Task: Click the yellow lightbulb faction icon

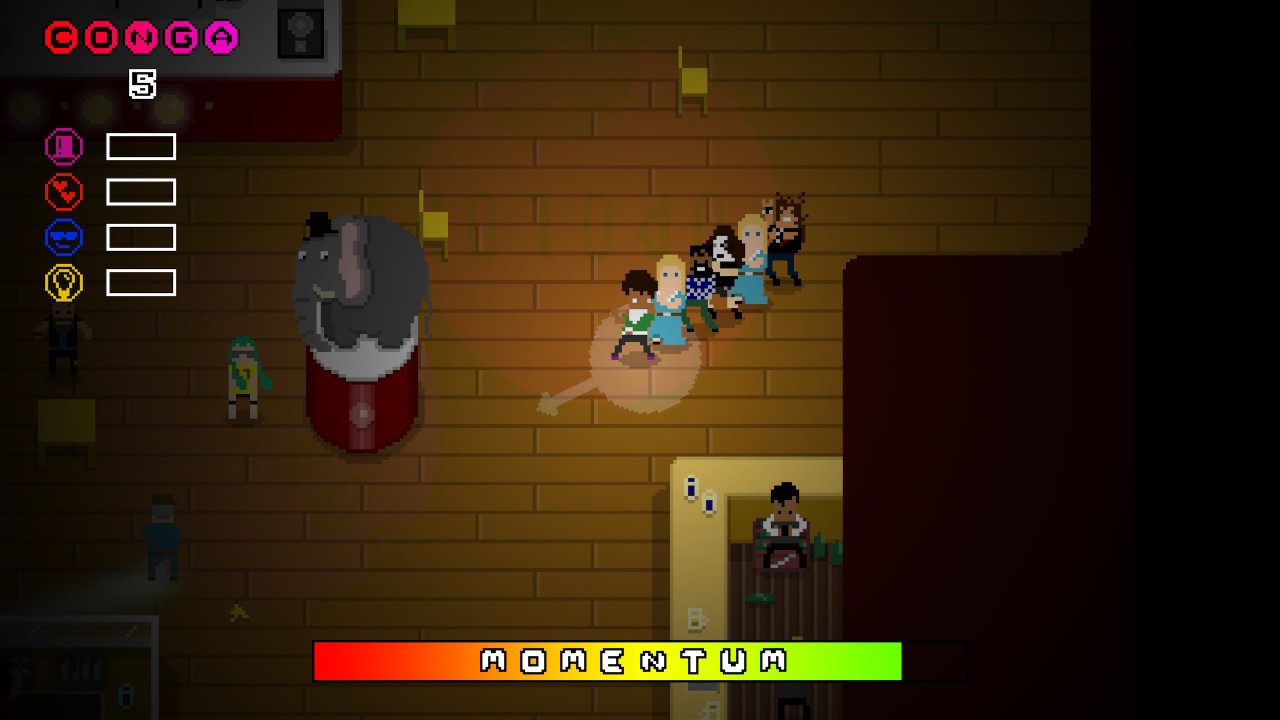Action: click(63, 281)
